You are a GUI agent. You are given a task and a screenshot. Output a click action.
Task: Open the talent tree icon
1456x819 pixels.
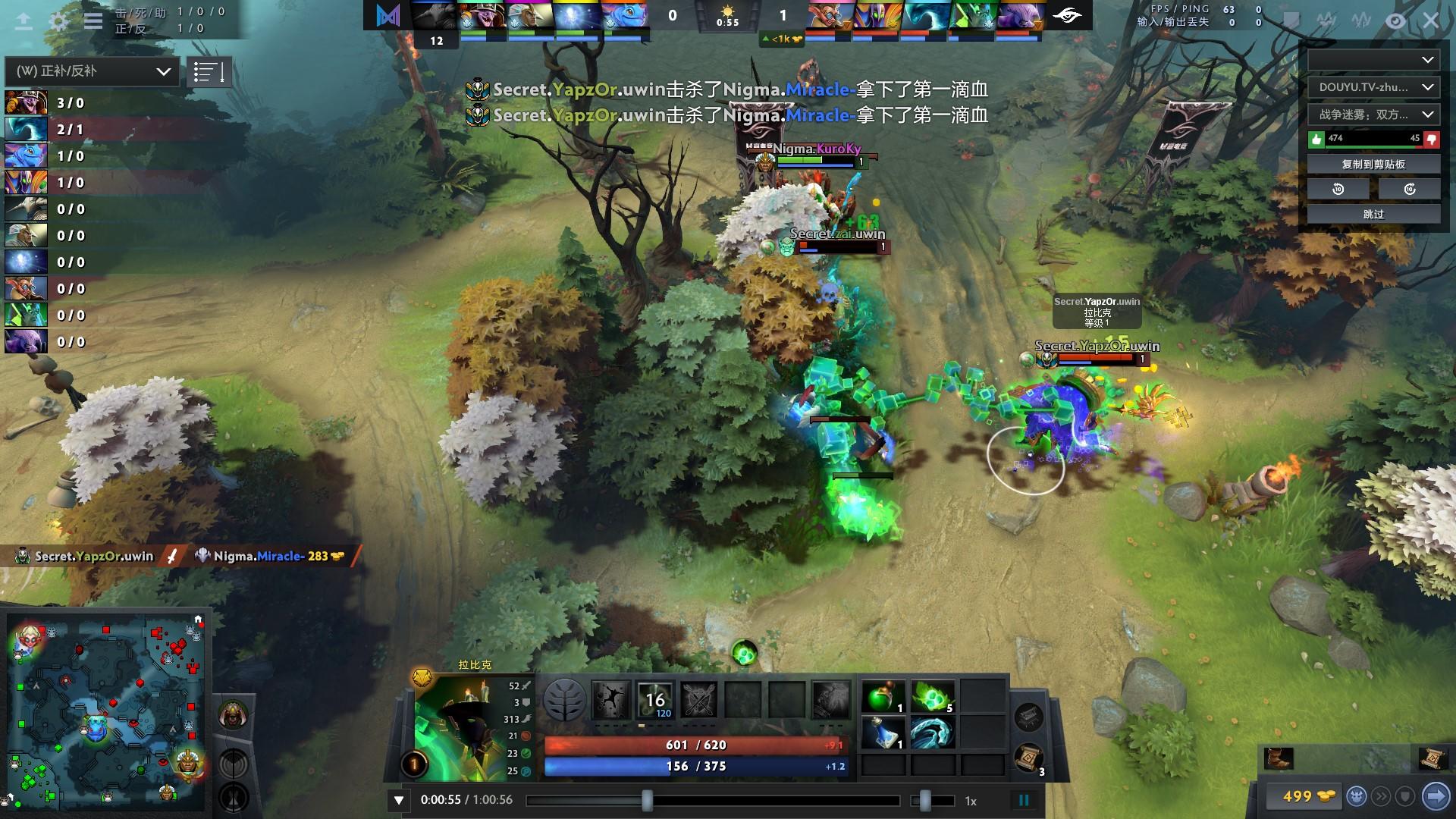coord(565,698)
